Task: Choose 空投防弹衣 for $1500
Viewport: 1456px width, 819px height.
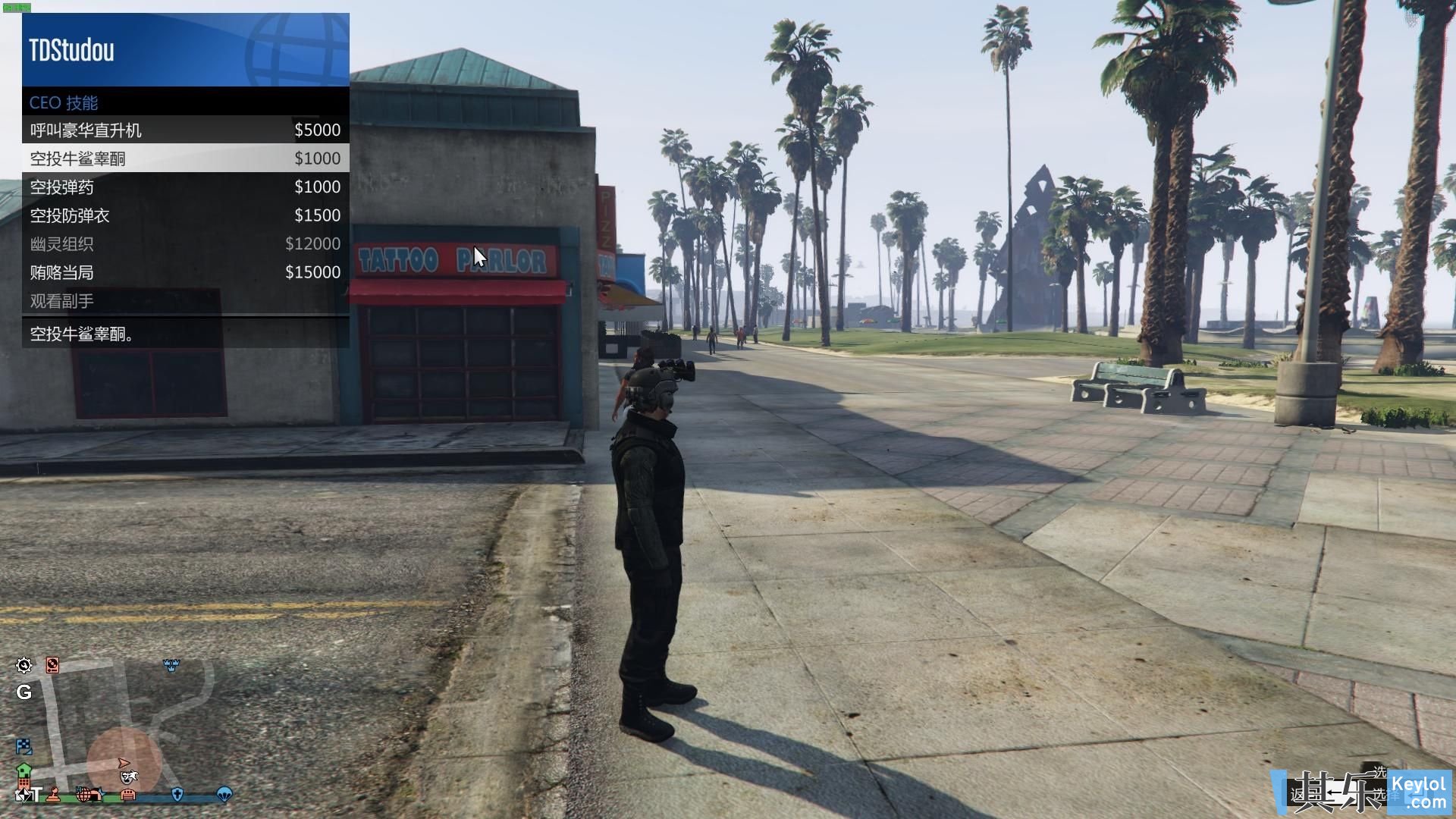Action: (x=185, y=215)
